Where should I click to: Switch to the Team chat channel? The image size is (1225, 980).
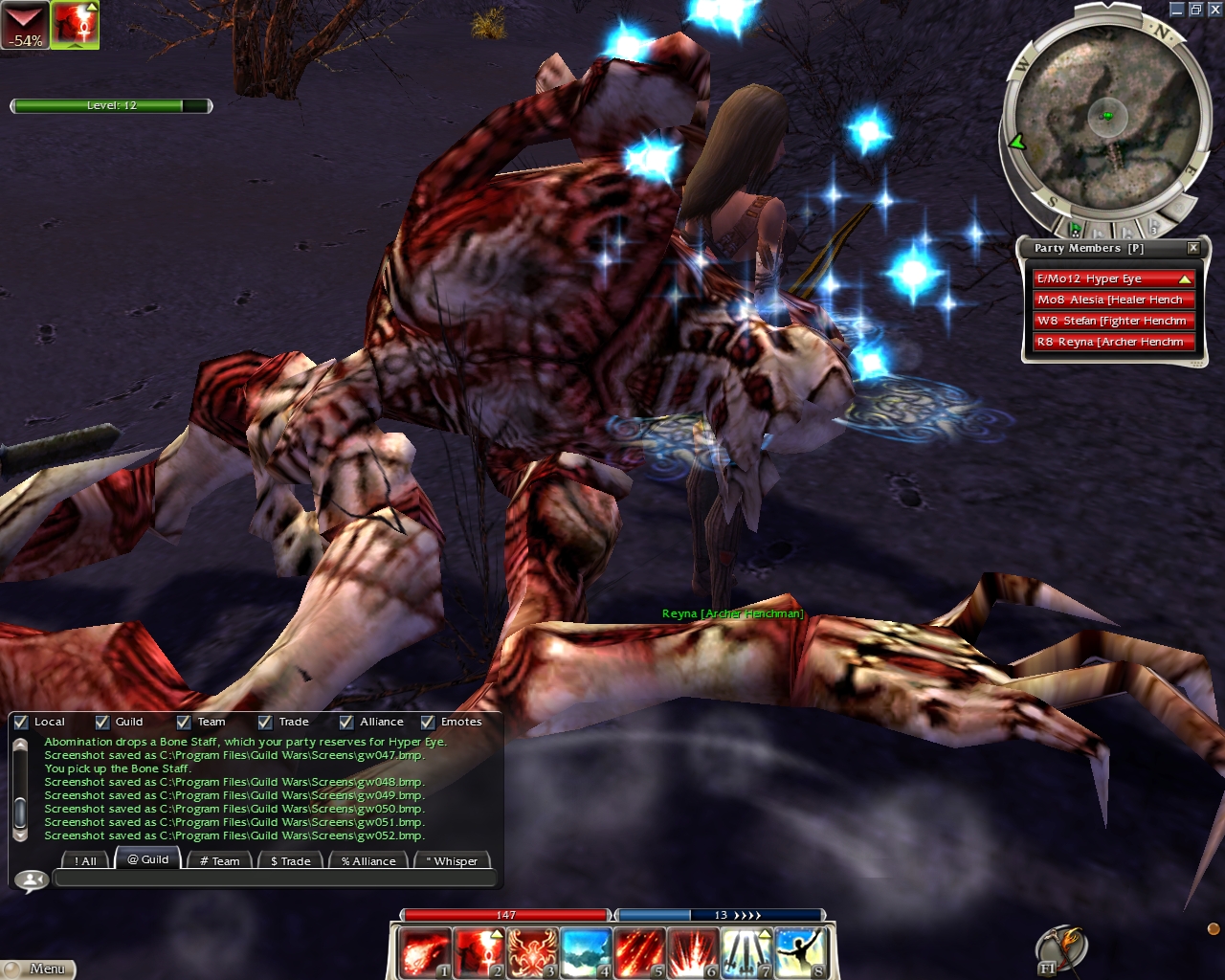[x=220, y=861]
